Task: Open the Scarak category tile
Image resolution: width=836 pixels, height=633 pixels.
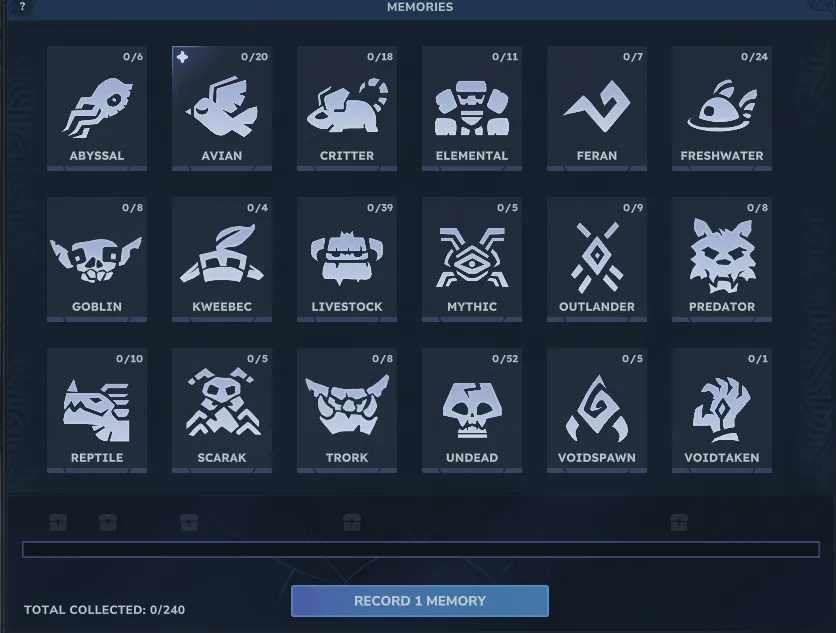Action: tap(222, 410)
